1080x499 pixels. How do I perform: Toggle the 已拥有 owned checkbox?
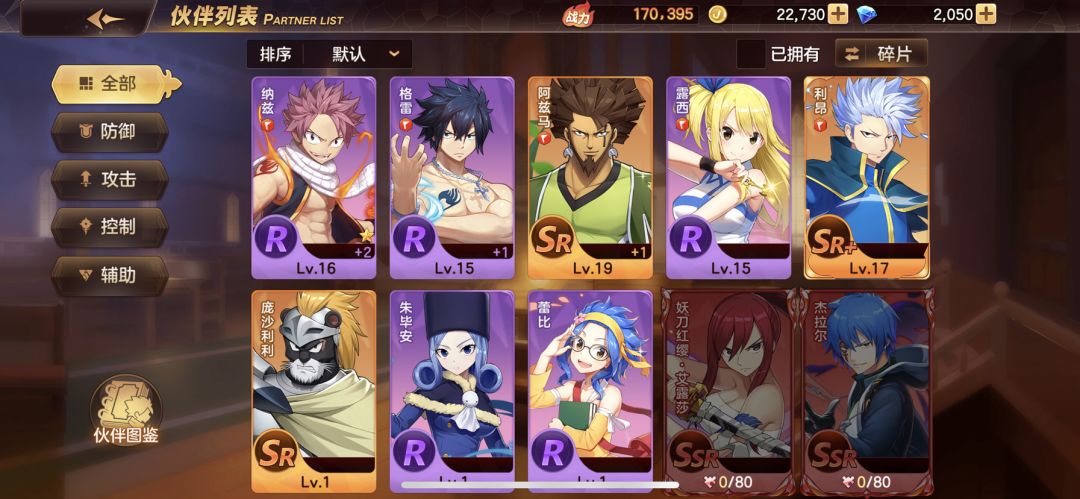click(751, 54)
